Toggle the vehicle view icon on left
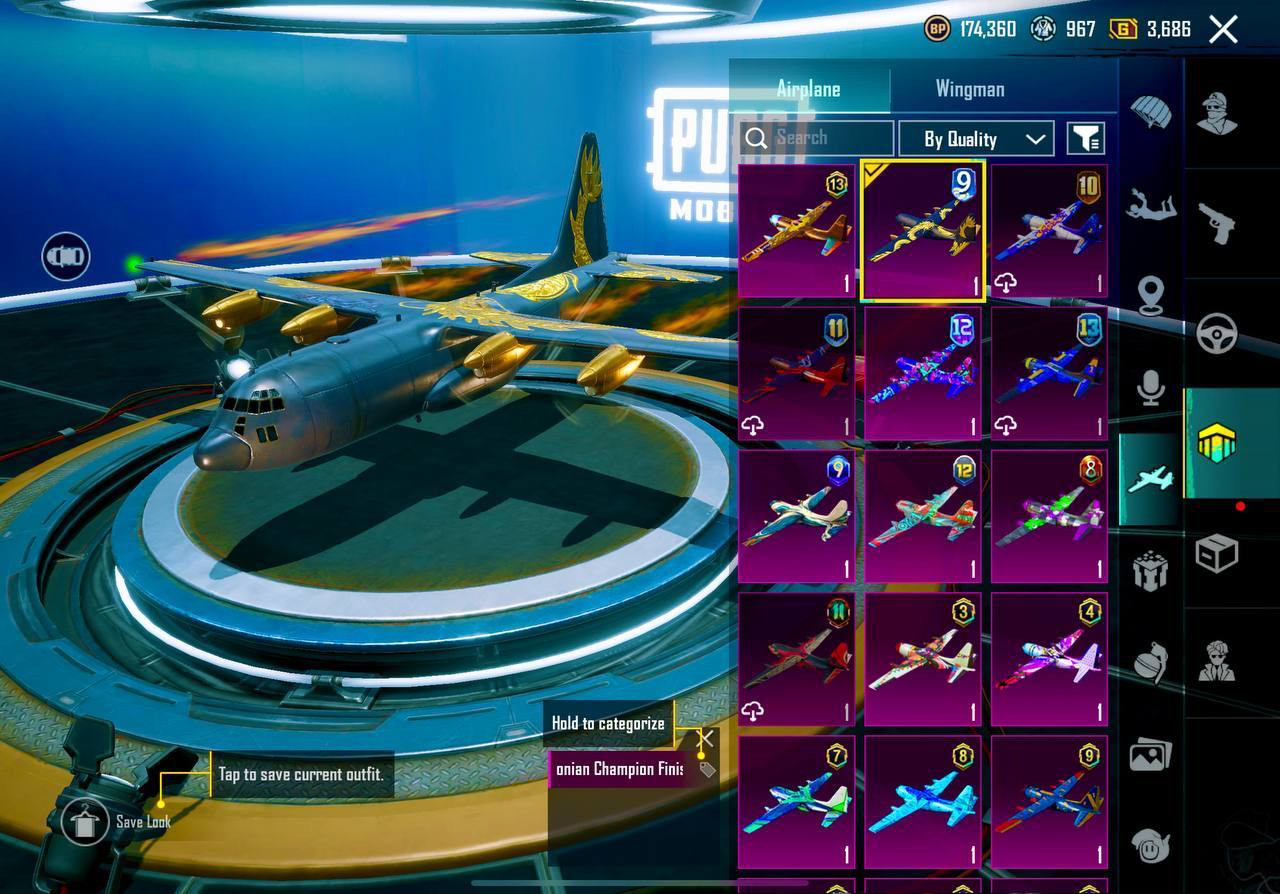Viewport: 1280px width, 894px height. pyautogui.click(x=66, y=257)
